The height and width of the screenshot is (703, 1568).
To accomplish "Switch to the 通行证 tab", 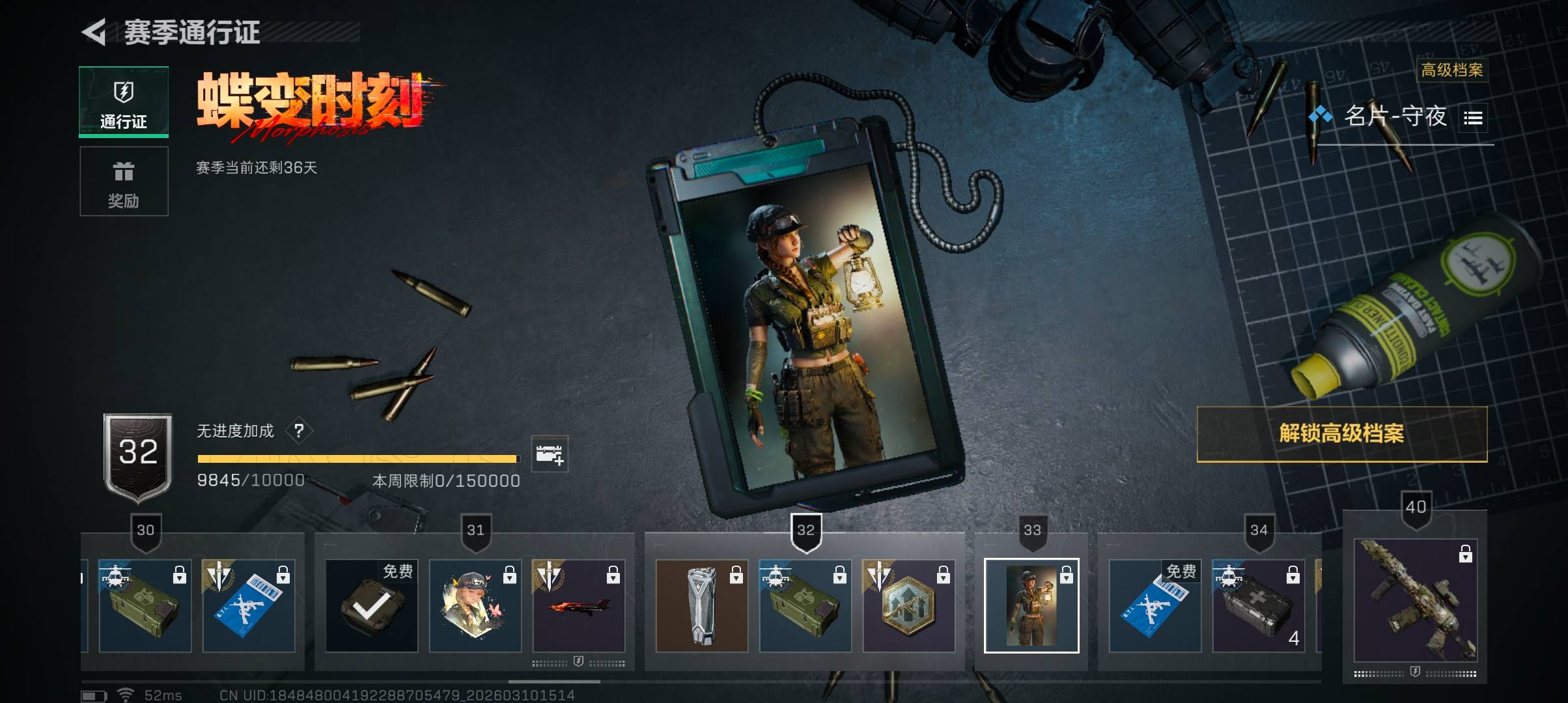I will (x=124, y=102).
